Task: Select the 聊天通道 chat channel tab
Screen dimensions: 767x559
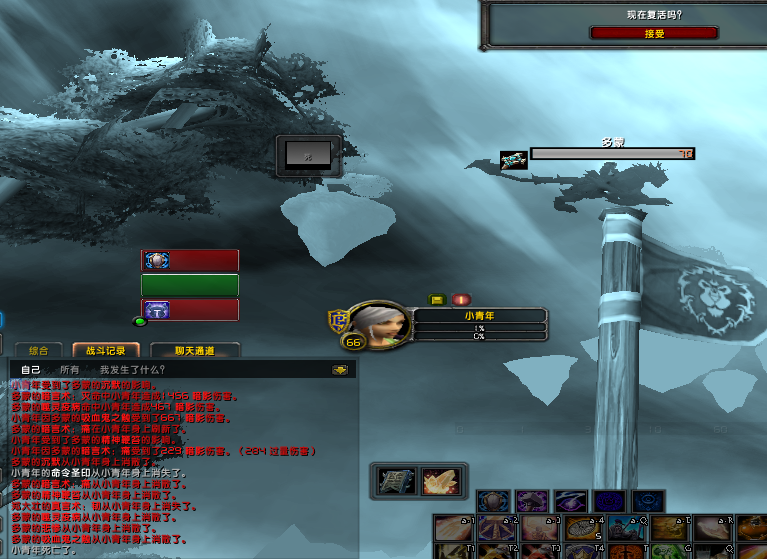Action: (x=195, y=351)
